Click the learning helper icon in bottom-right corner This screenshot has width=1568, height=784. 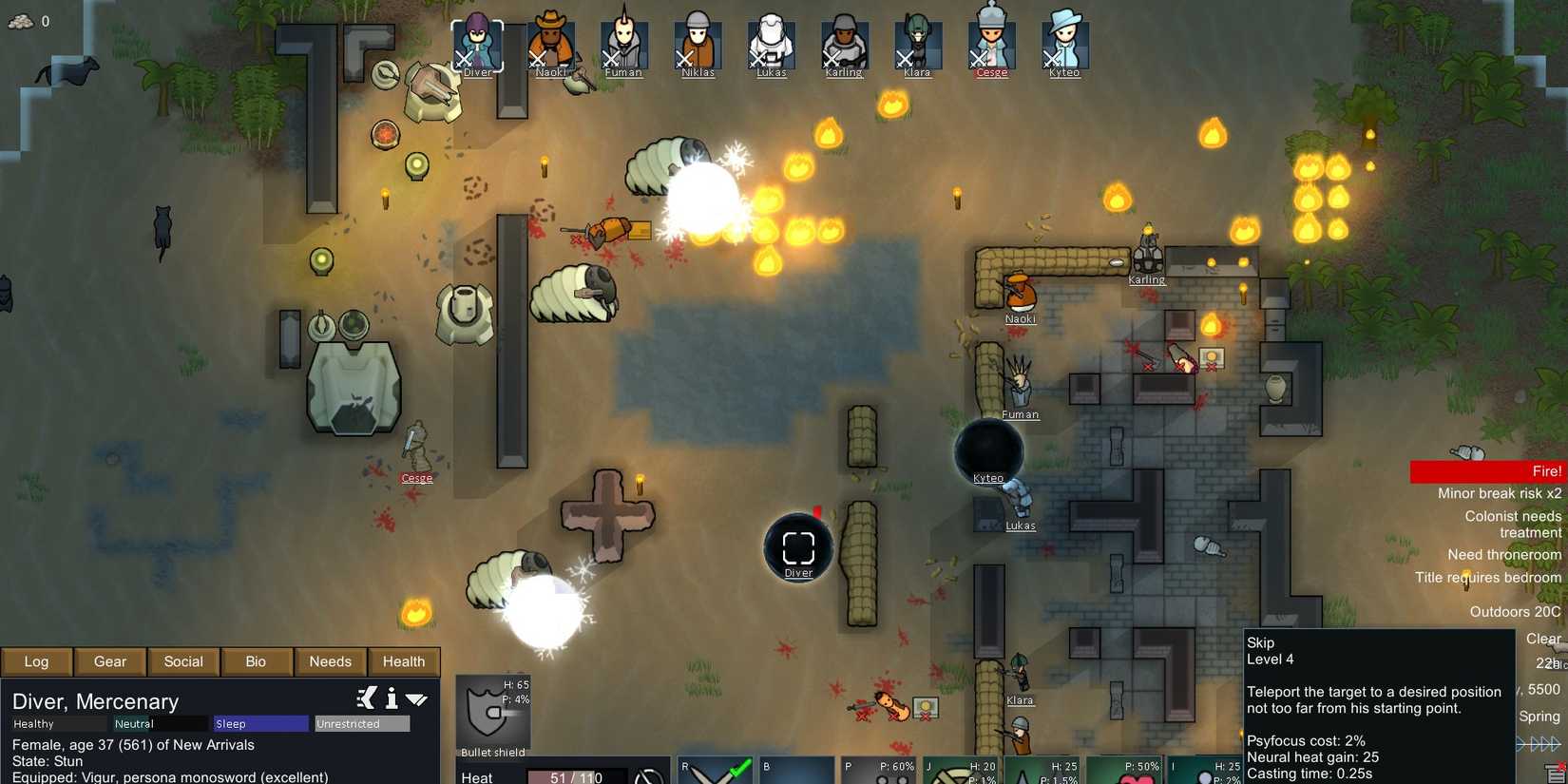[x=1553, y=771]
